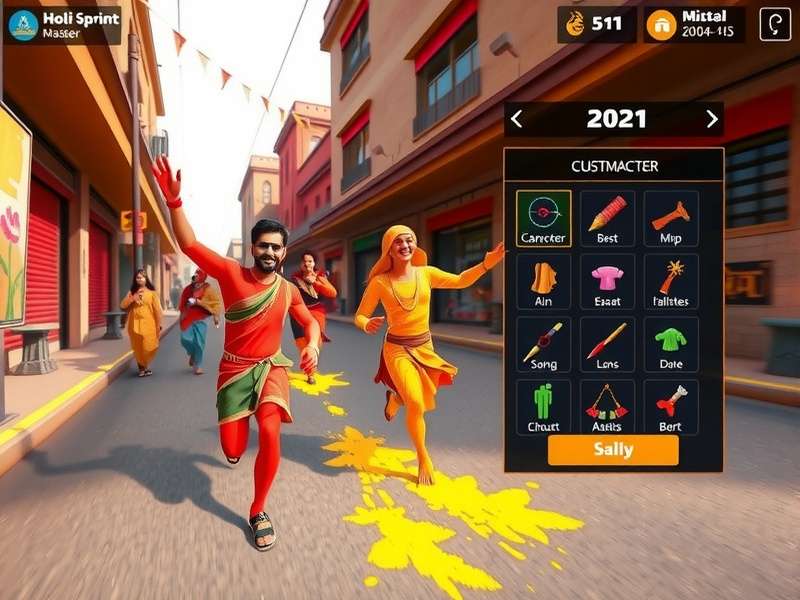Screen dimensions: 800x600
Task: Select the green figure Chuatt slot
Action: click(x=544, y=406)
